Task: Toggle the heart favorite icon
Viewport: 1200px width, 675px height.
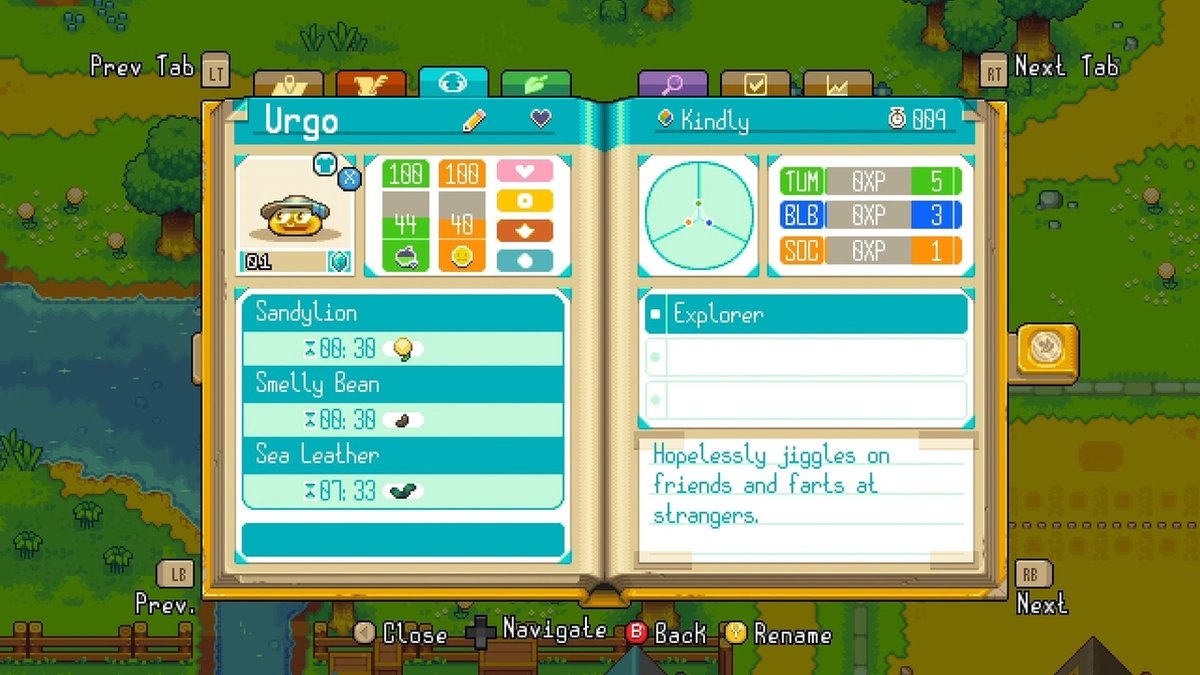Action: (540, 120)
